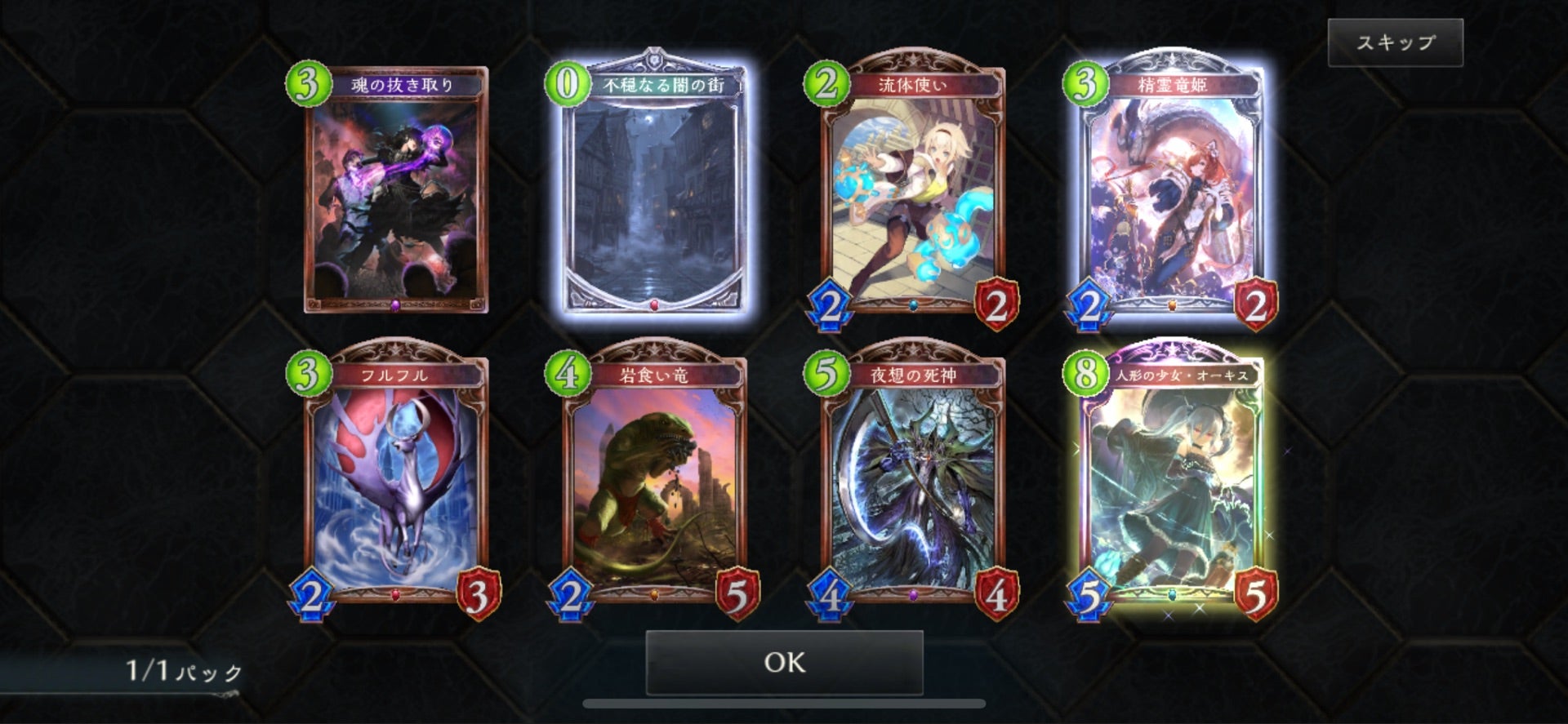The image size is (1568, 724).
Task: View the legendary 人形の少女・オーキス card
Action: point(1171,482)
